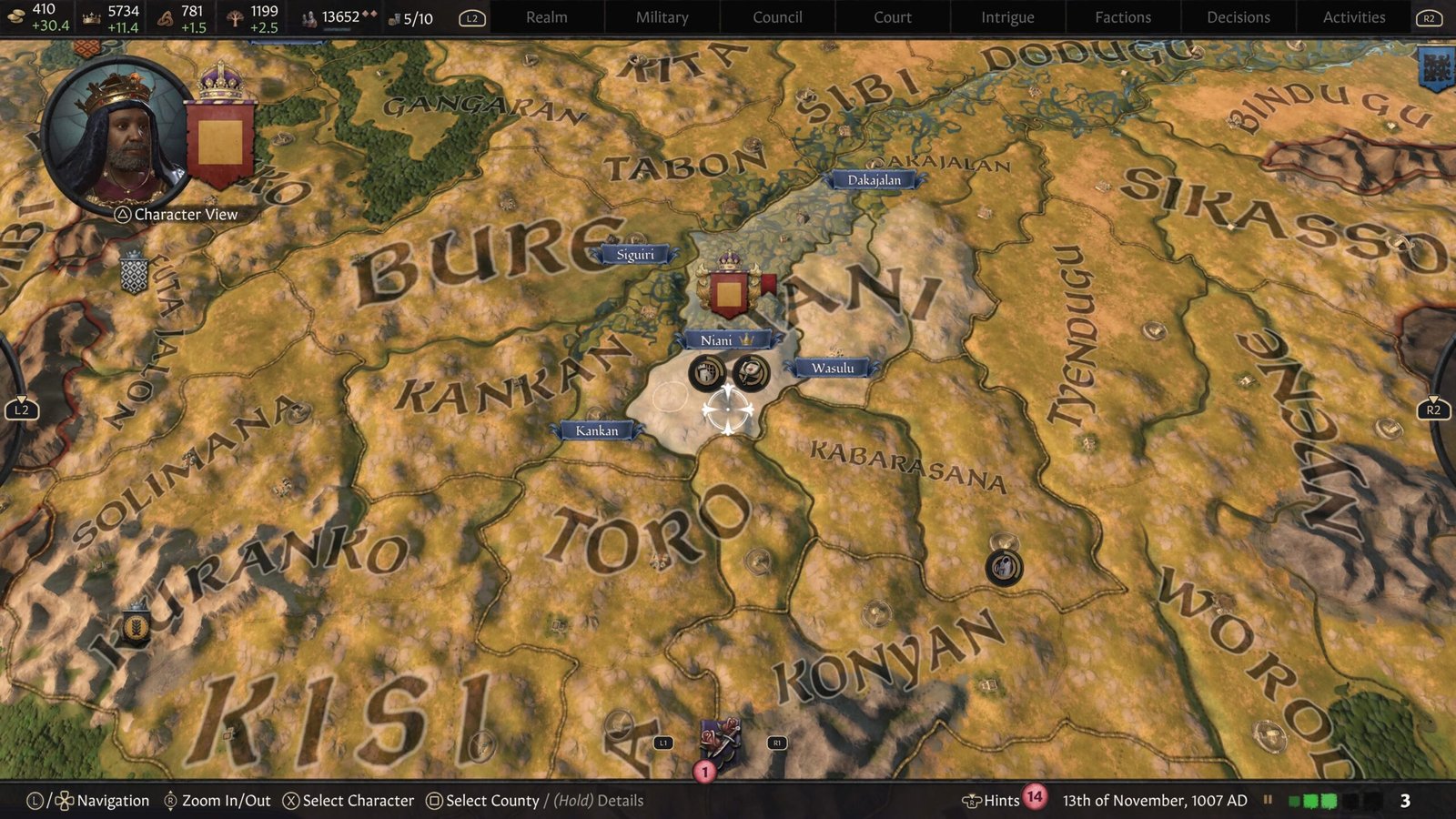Open the roses and dagger notification

click(x=719, y=742)
